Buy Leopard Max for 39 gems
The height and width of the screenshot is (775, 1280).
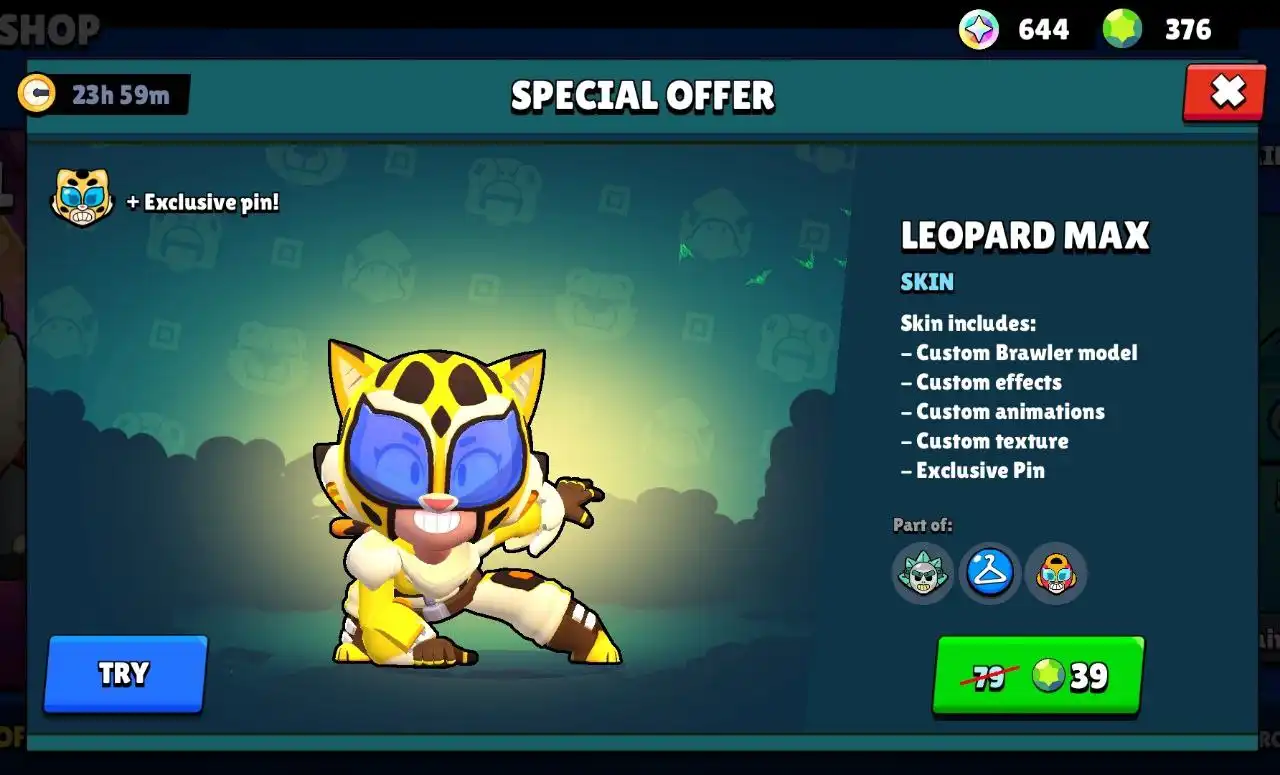(1038, 676)
